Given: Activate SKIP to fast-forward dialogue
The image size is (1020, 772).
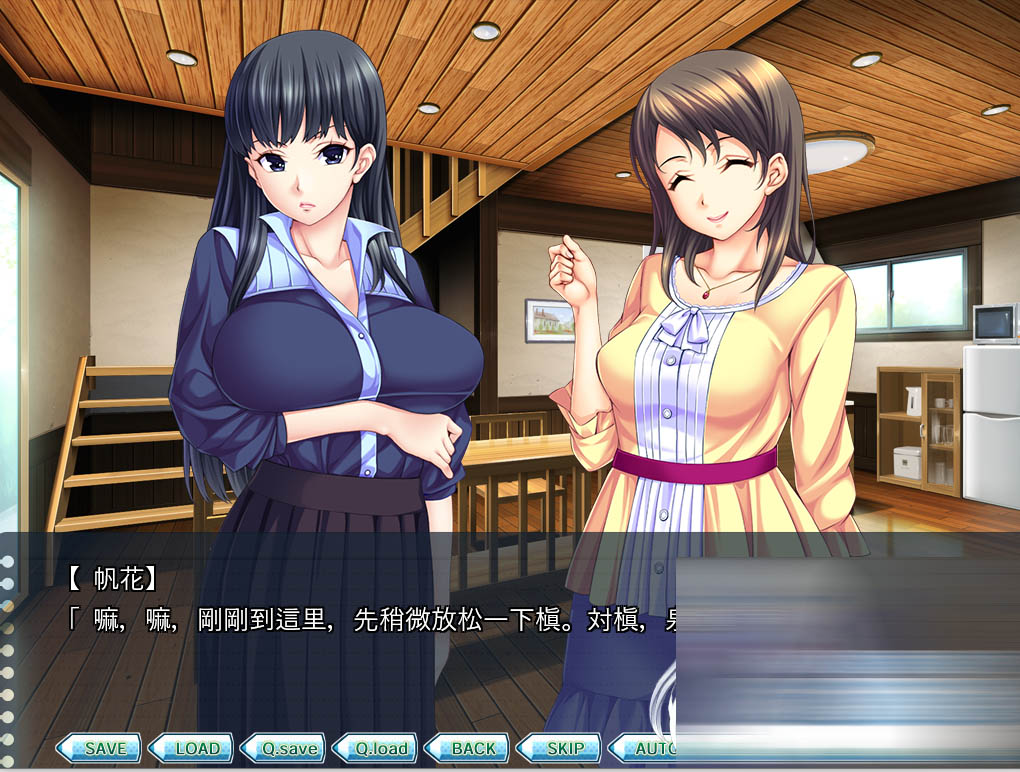Looking at the screenshot, I should (559, 748).
